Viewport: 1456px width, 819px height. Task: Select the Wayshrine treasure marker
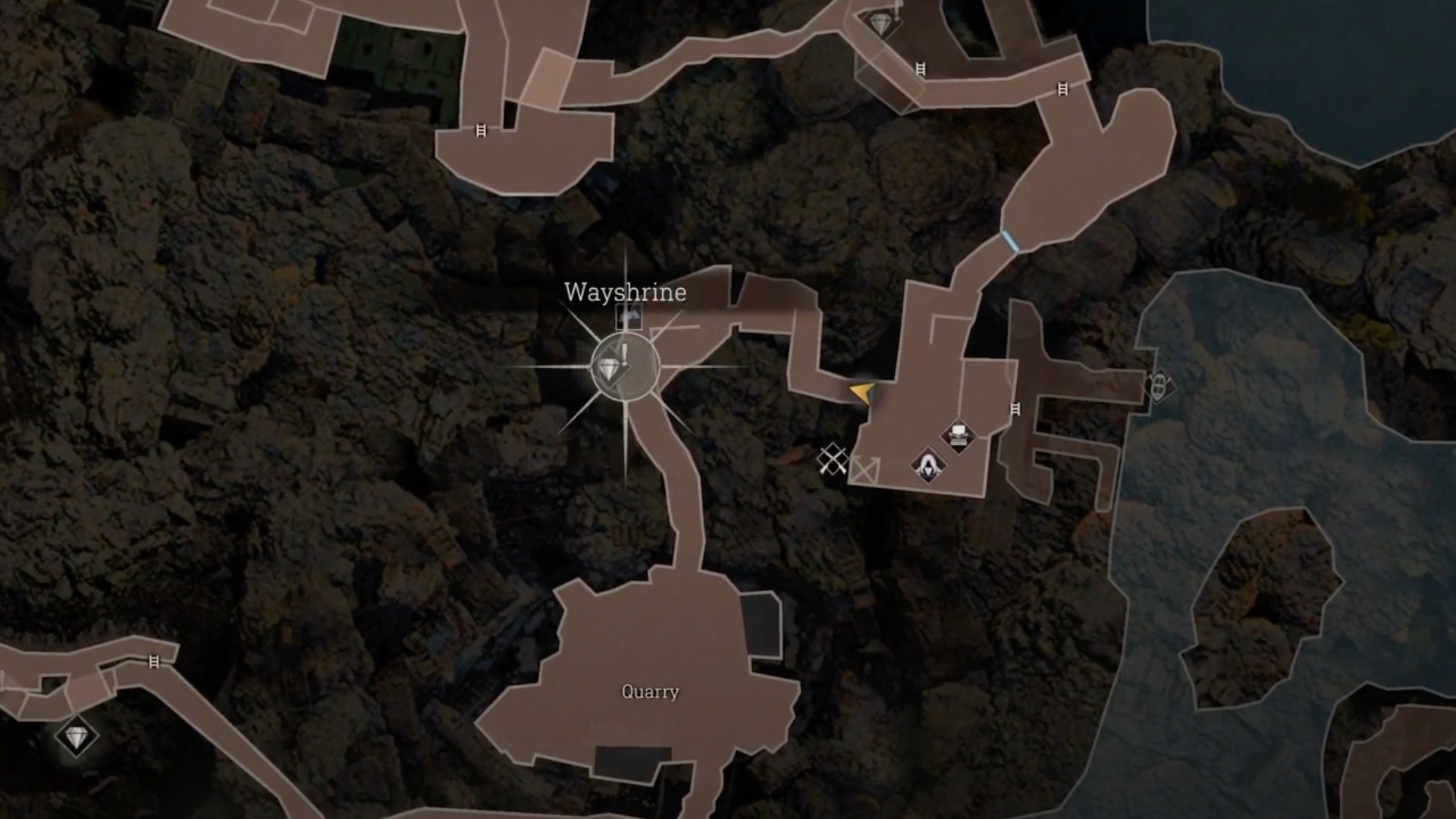coord(609,370)
